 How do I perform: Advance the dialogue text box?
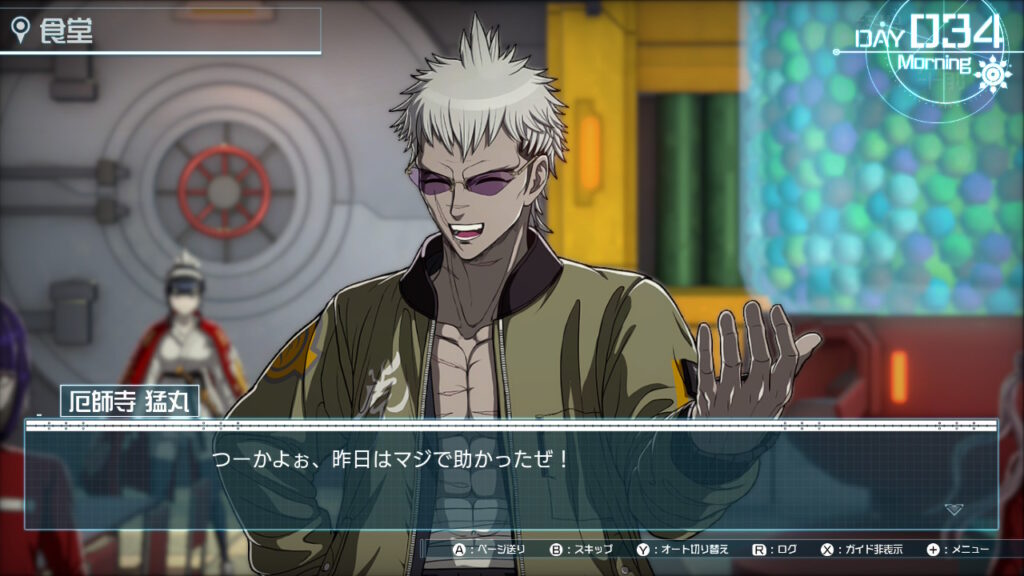pyautogui.click(x=510, y=475)
